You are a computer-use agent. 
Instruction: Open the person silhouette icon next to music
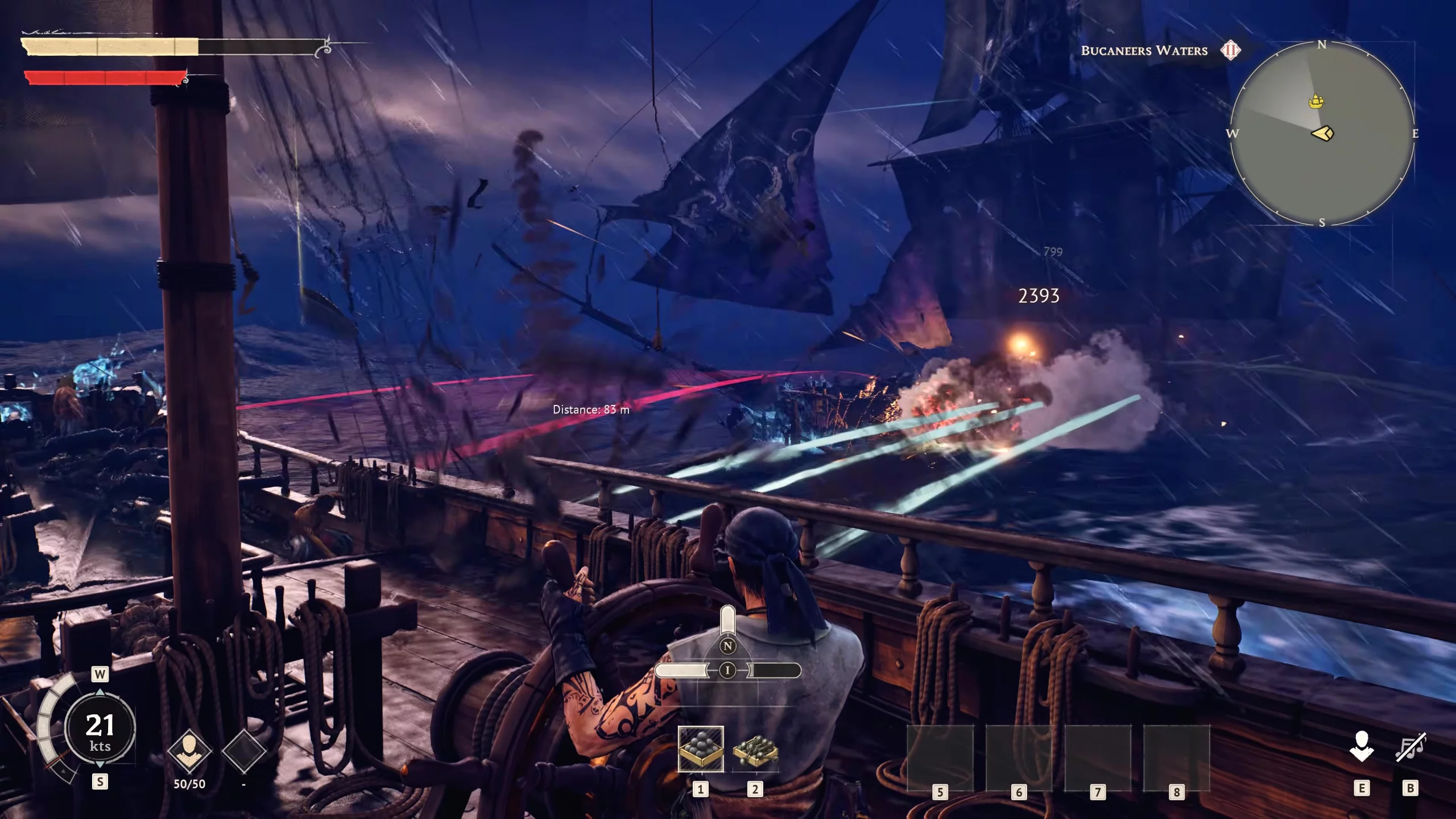tap(1362, 747)
